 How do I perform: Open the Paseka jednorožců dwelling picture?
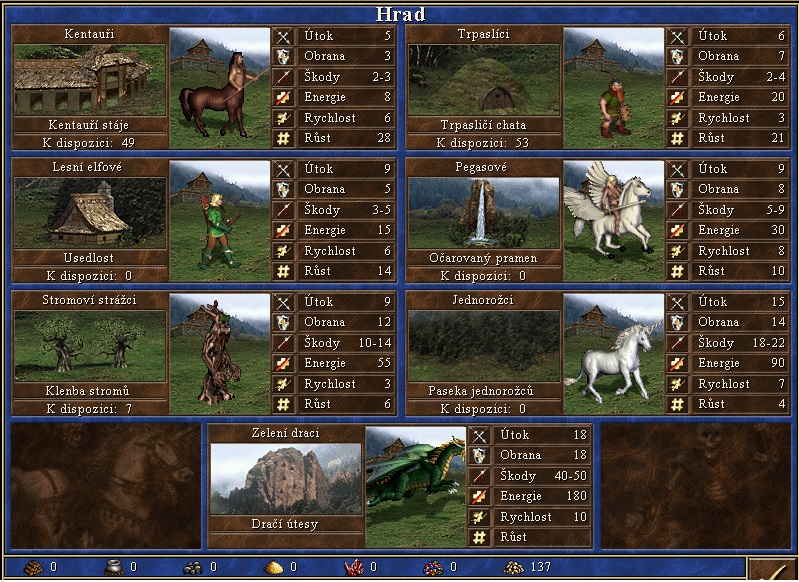tap(483, 346)
